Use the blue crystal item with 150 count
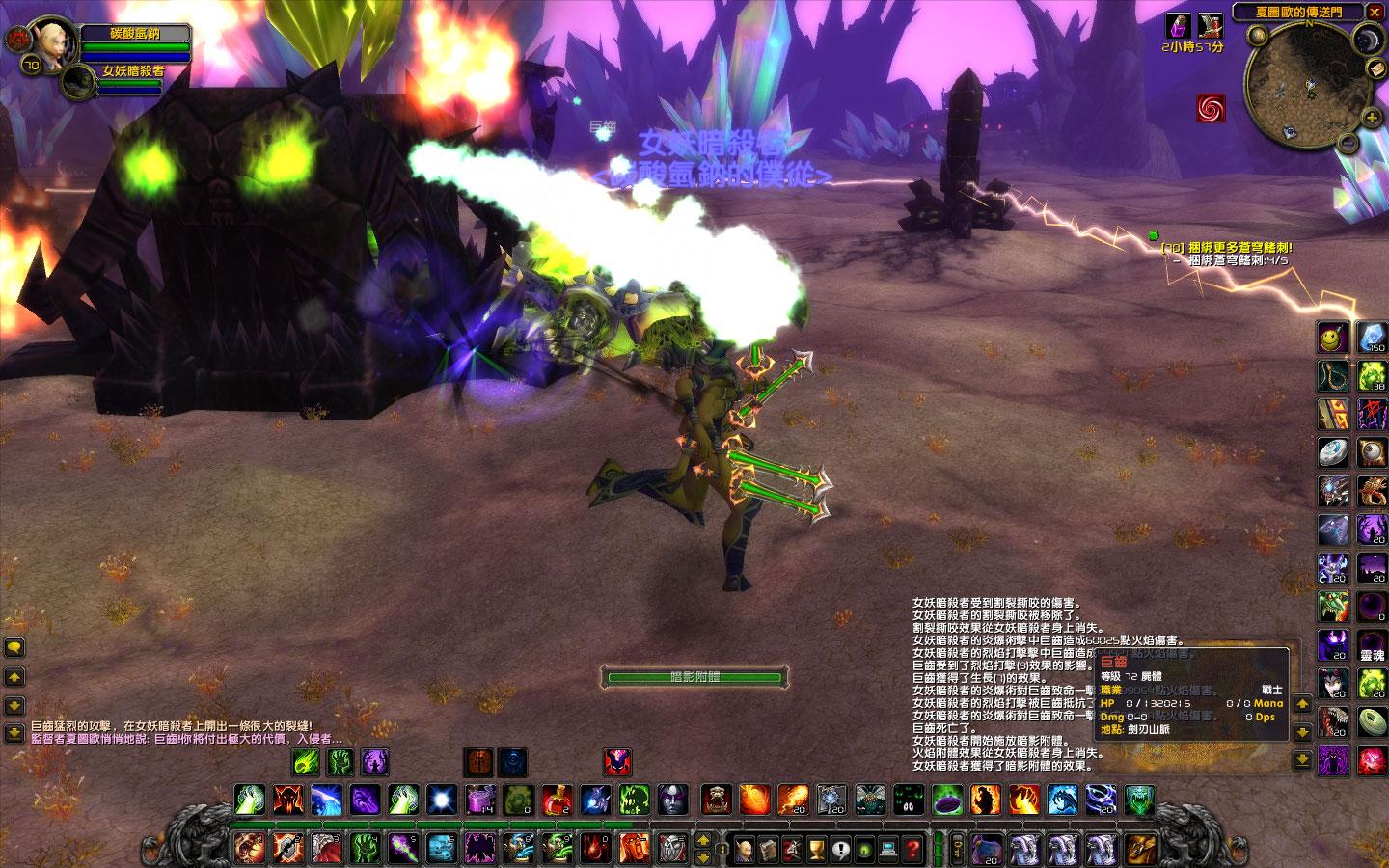The image size is (1389, 868). pyautogui.click(x=1372, y=338)
